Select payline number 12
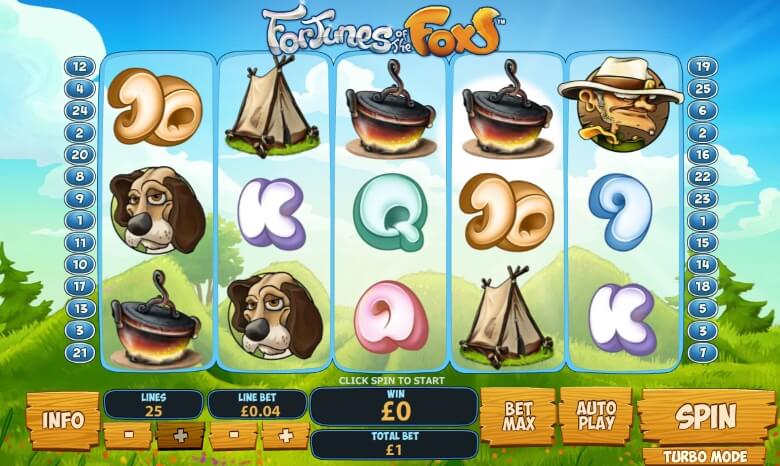780x466 pixels. [x=80, y=68]
